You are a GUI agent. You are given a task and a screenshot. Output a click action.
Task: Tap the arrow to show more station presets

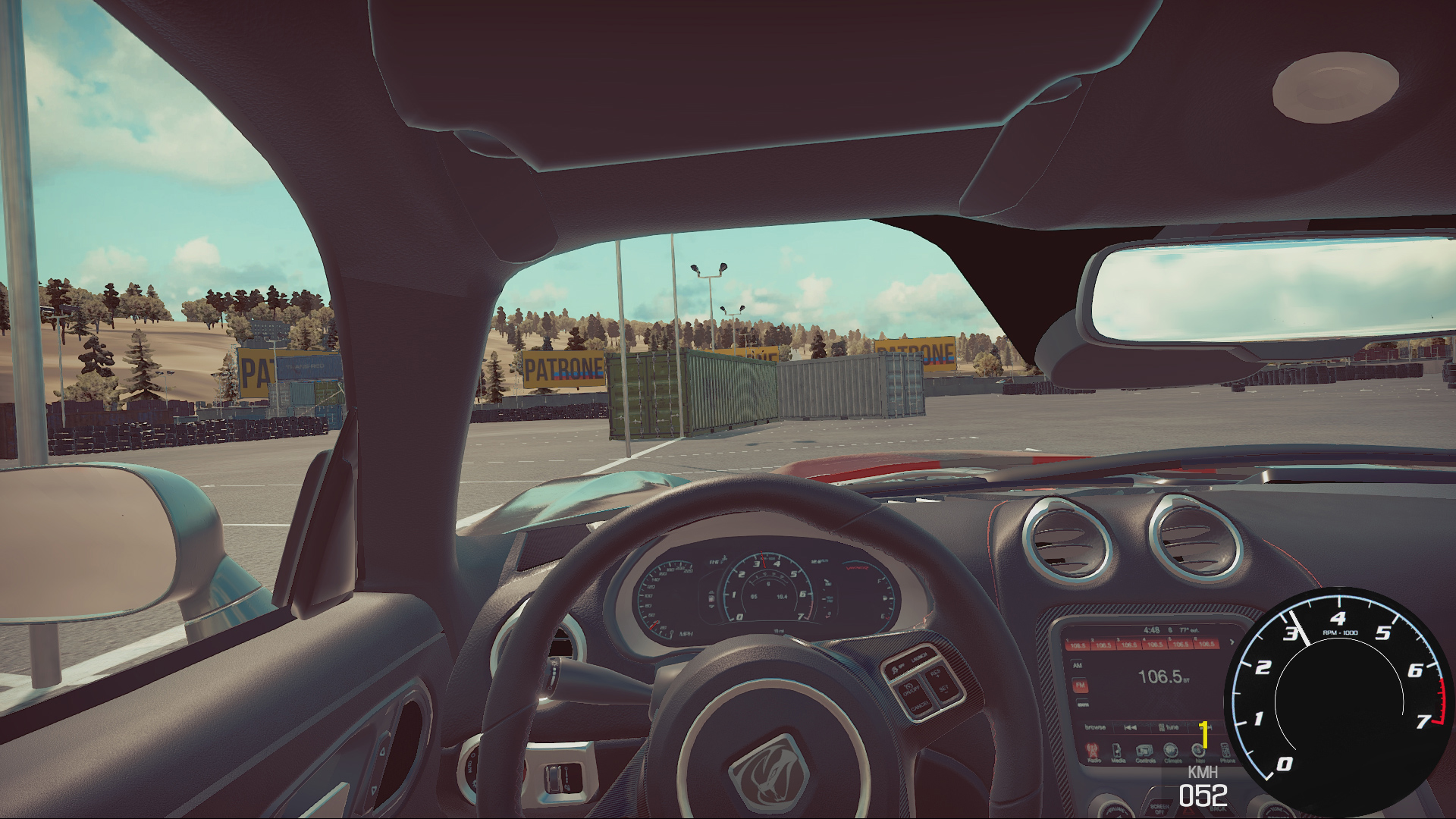pos(1233,641)
